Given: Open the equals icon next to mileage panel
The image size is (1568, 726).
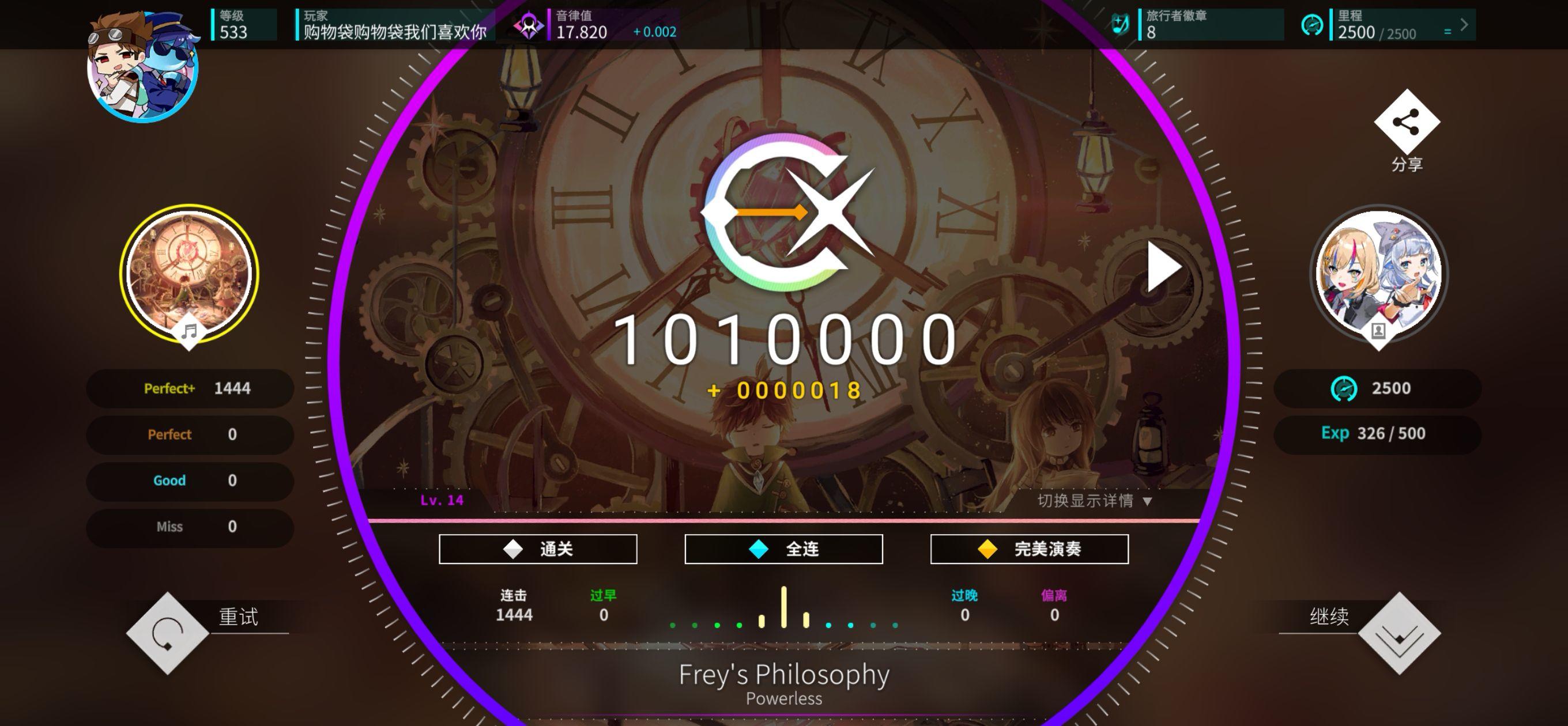Looking at the screenshot, I should click(1449, 32).
